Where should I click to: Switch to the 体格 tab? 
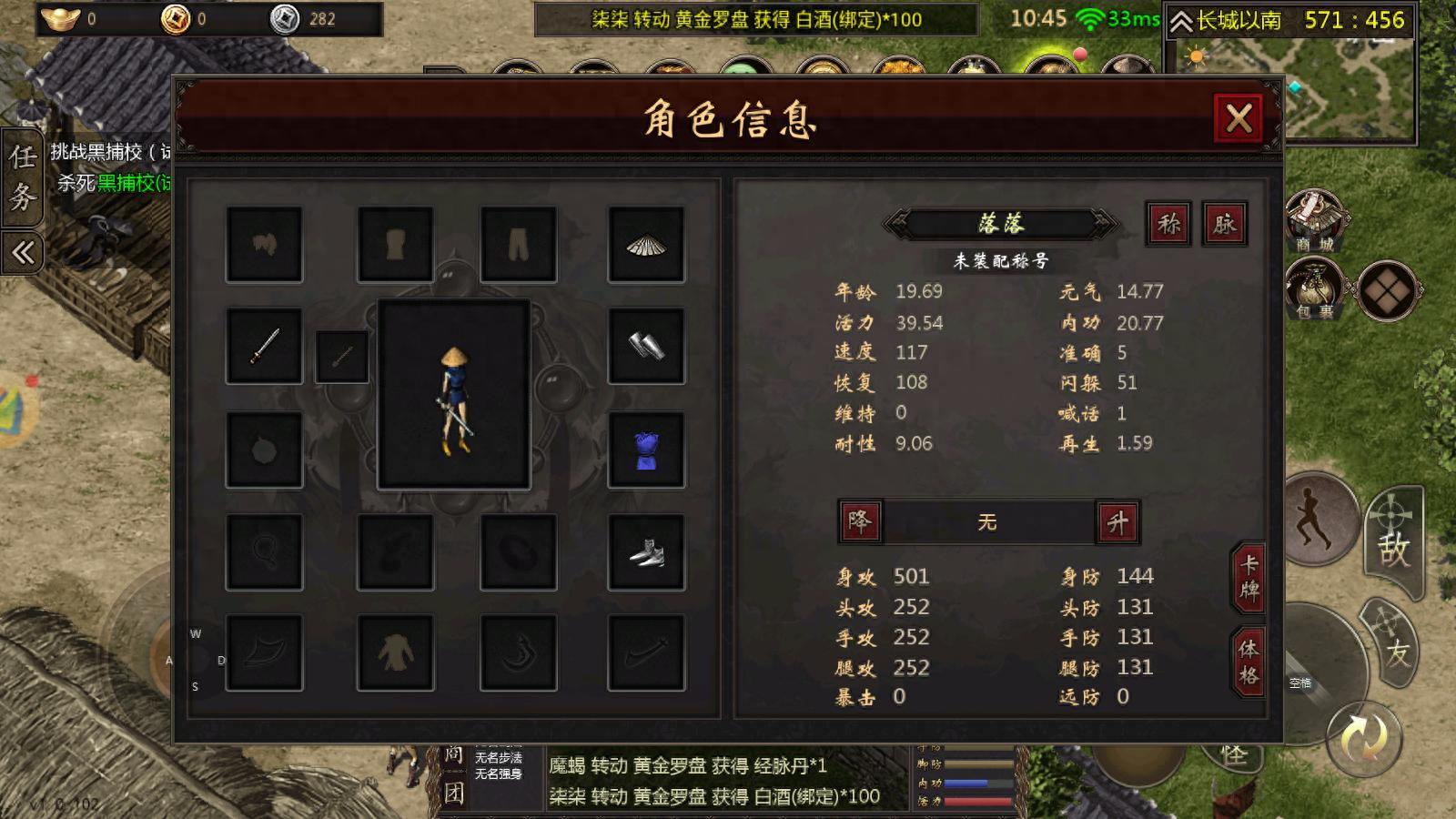(1252, 657)
